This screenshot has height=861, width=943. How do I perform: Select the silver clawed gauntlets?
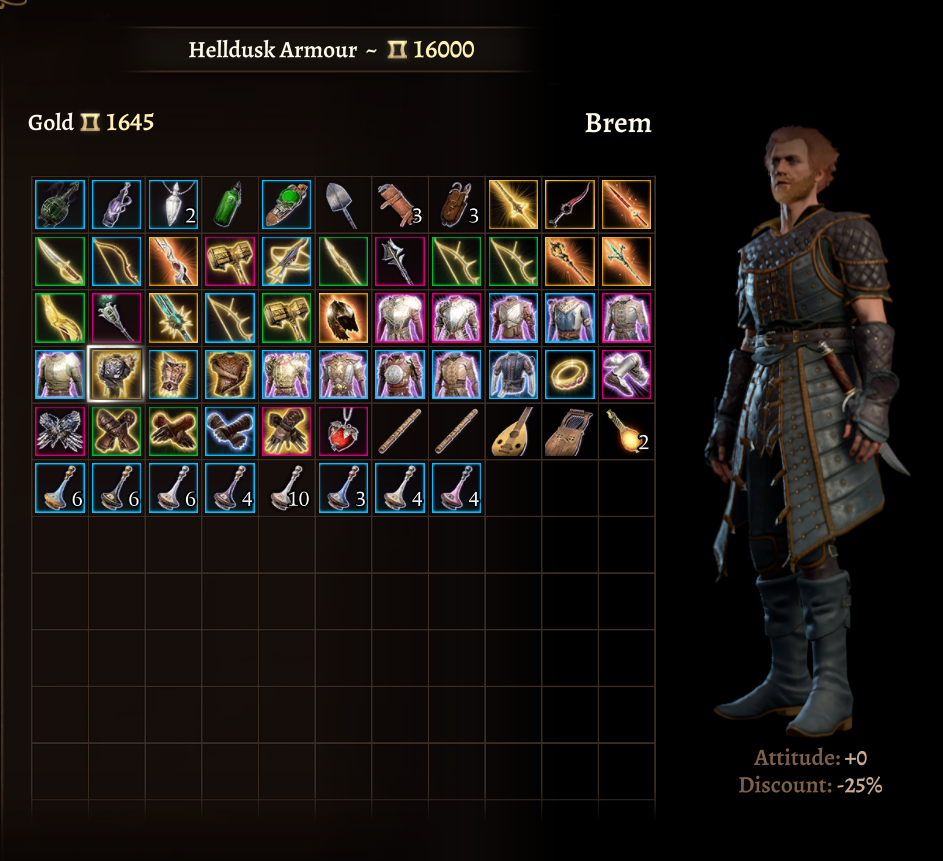[60, 431]
